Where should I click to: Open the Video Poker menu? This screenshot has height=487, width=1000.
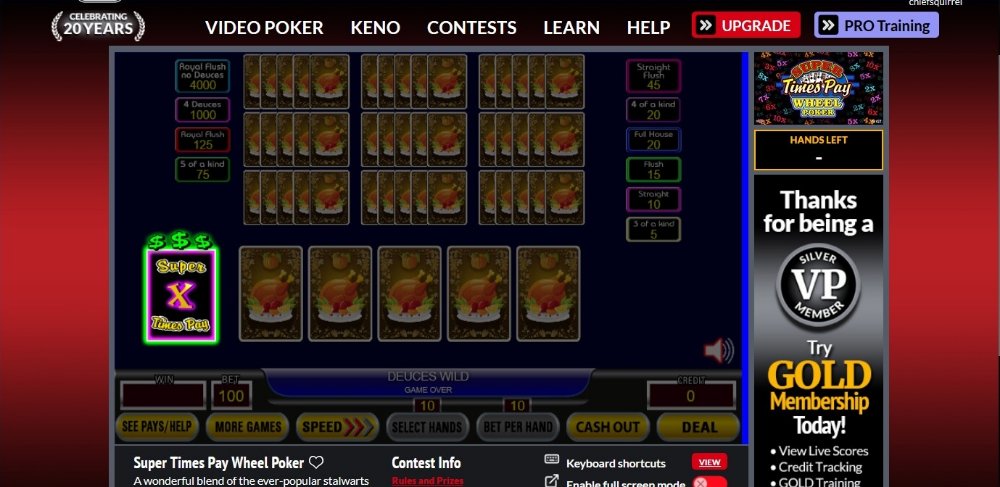pyautogui.click(x=264, y=27)
